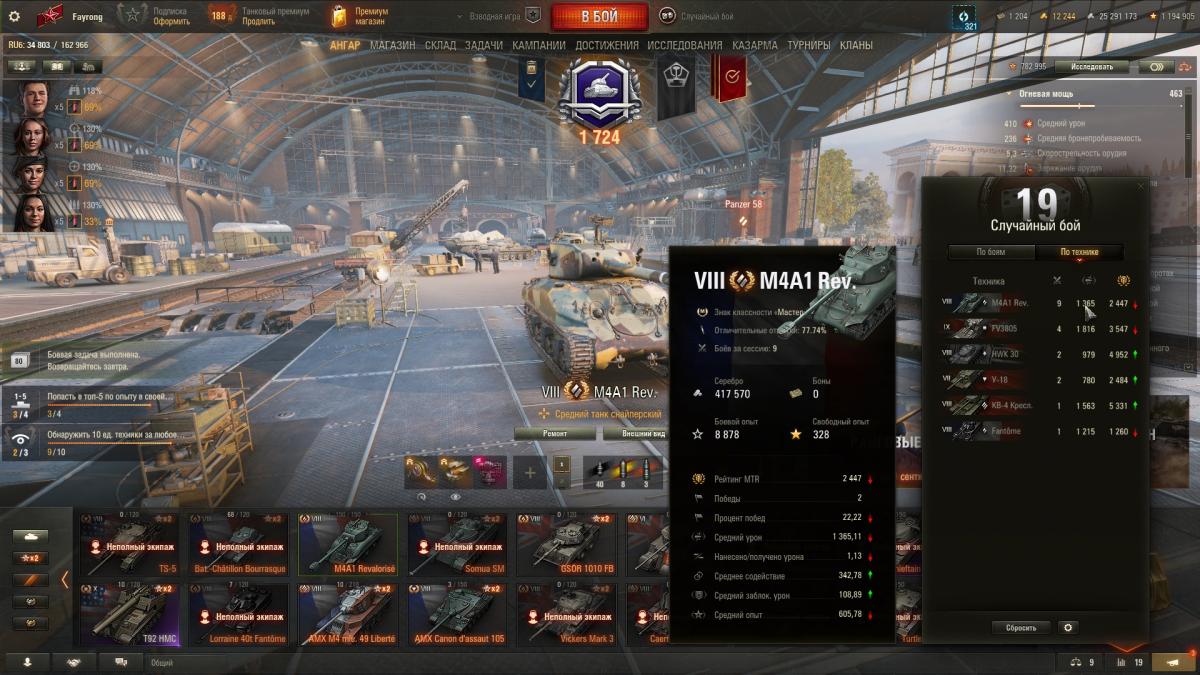Open game settings gear icon
This screenshot has width=1200, height=675.
coord(14,16)
